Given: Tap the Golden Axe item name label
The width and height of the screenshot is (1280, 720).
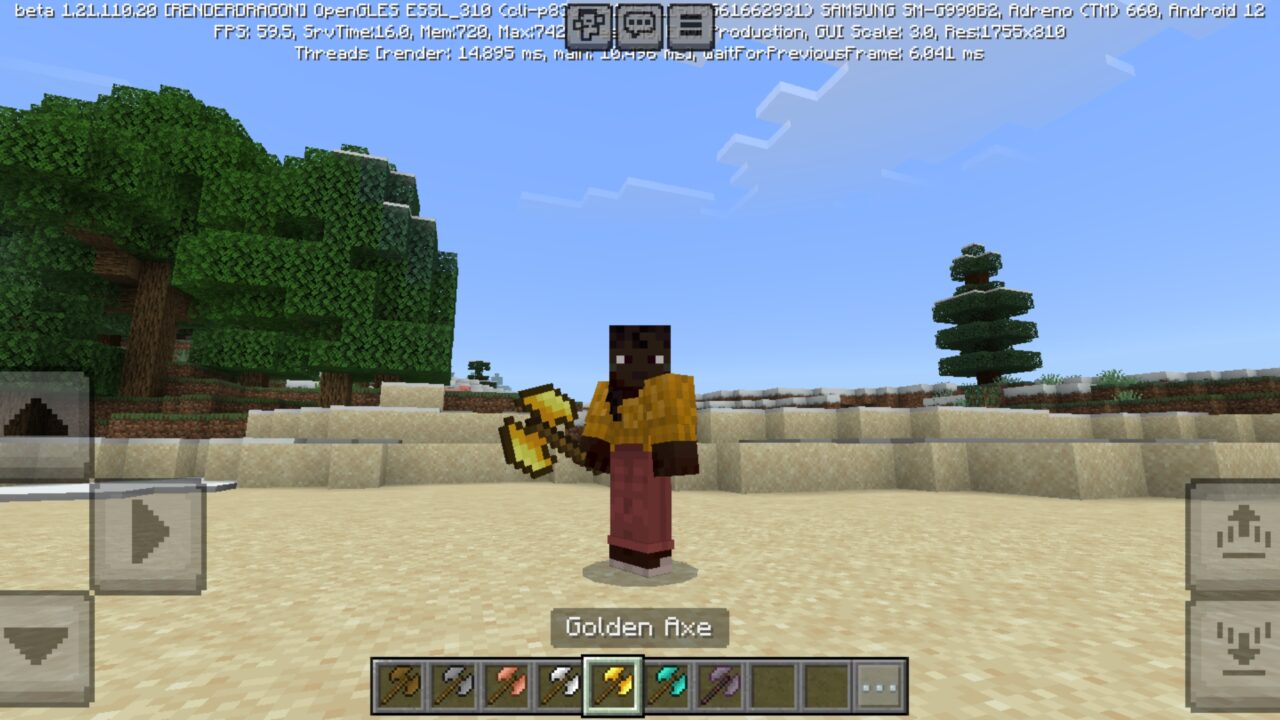Looking at the screenshot, I should [x=640, y=628].
